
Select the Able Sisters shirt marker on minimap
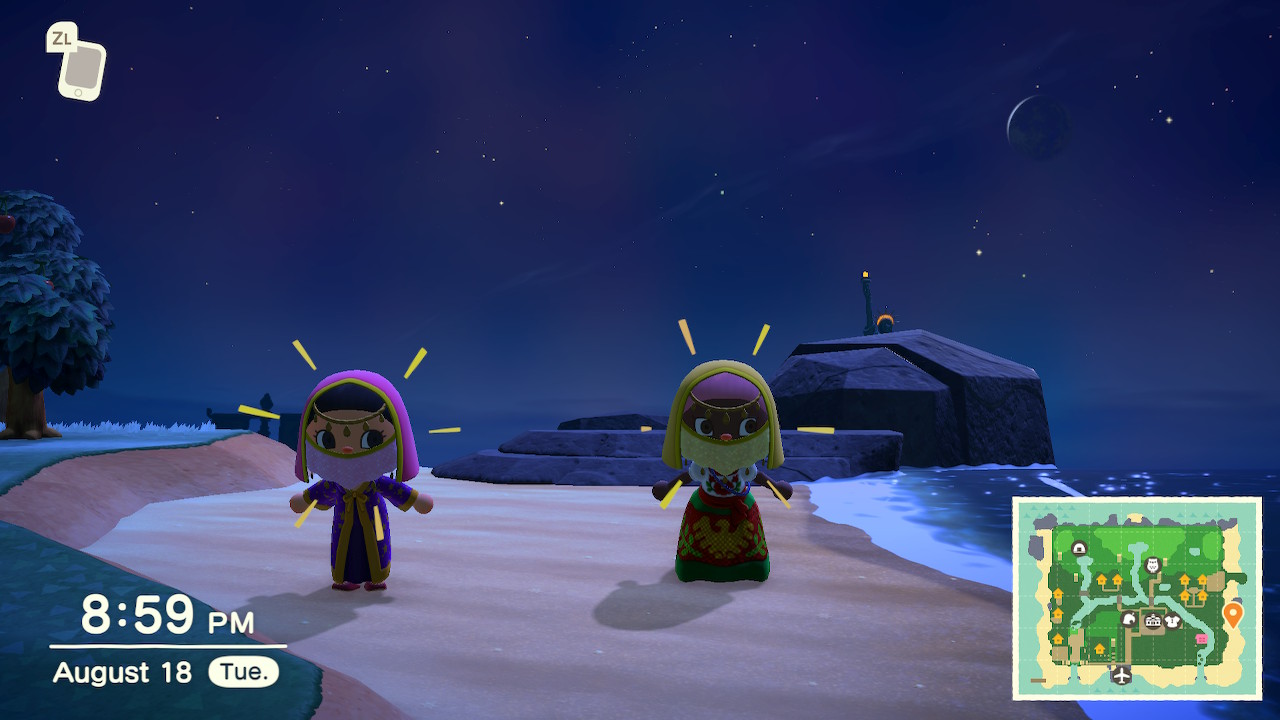[1173, 621]
